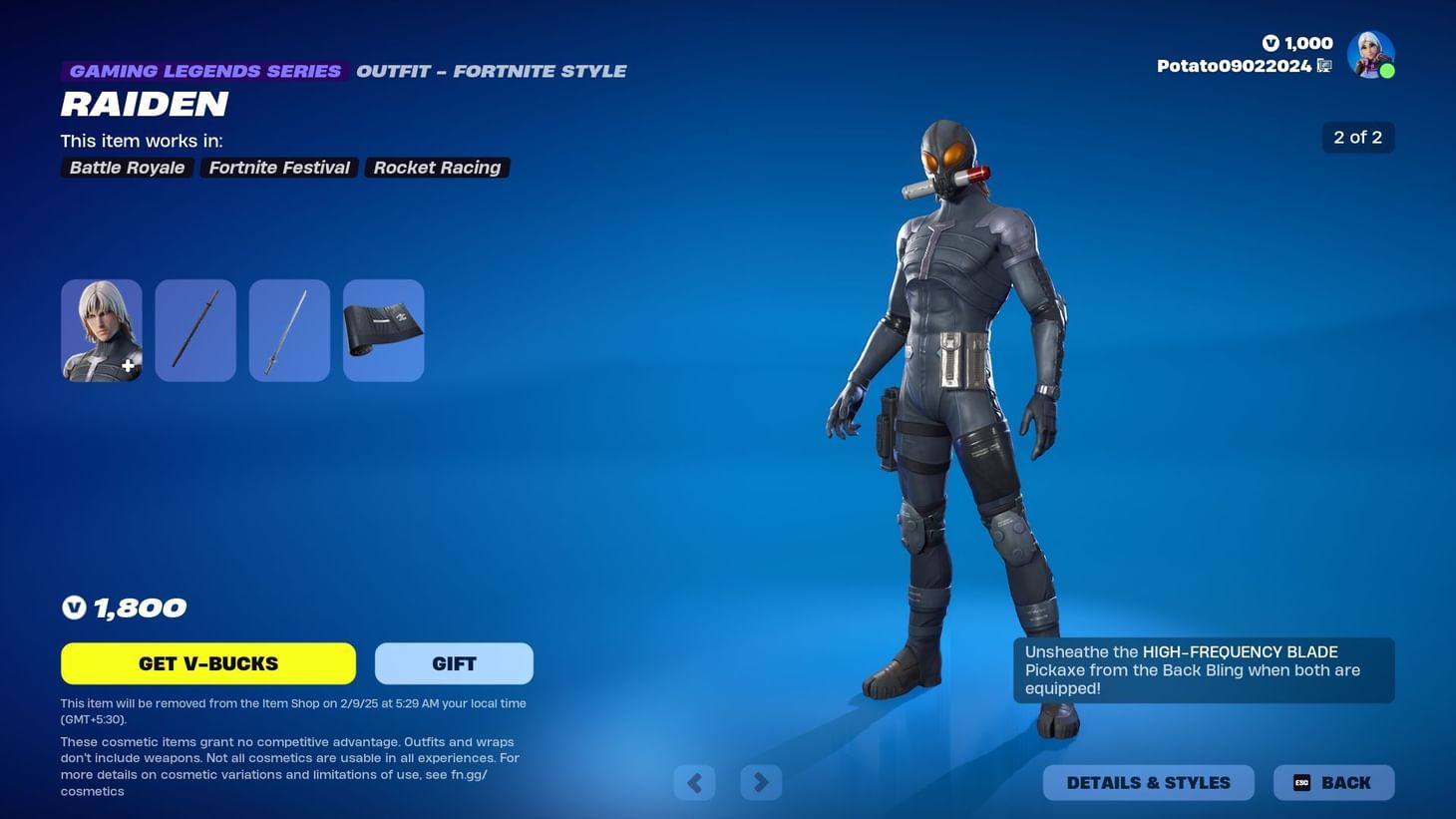
Task: Select the wrap item icon
Action: pos(383,329)
